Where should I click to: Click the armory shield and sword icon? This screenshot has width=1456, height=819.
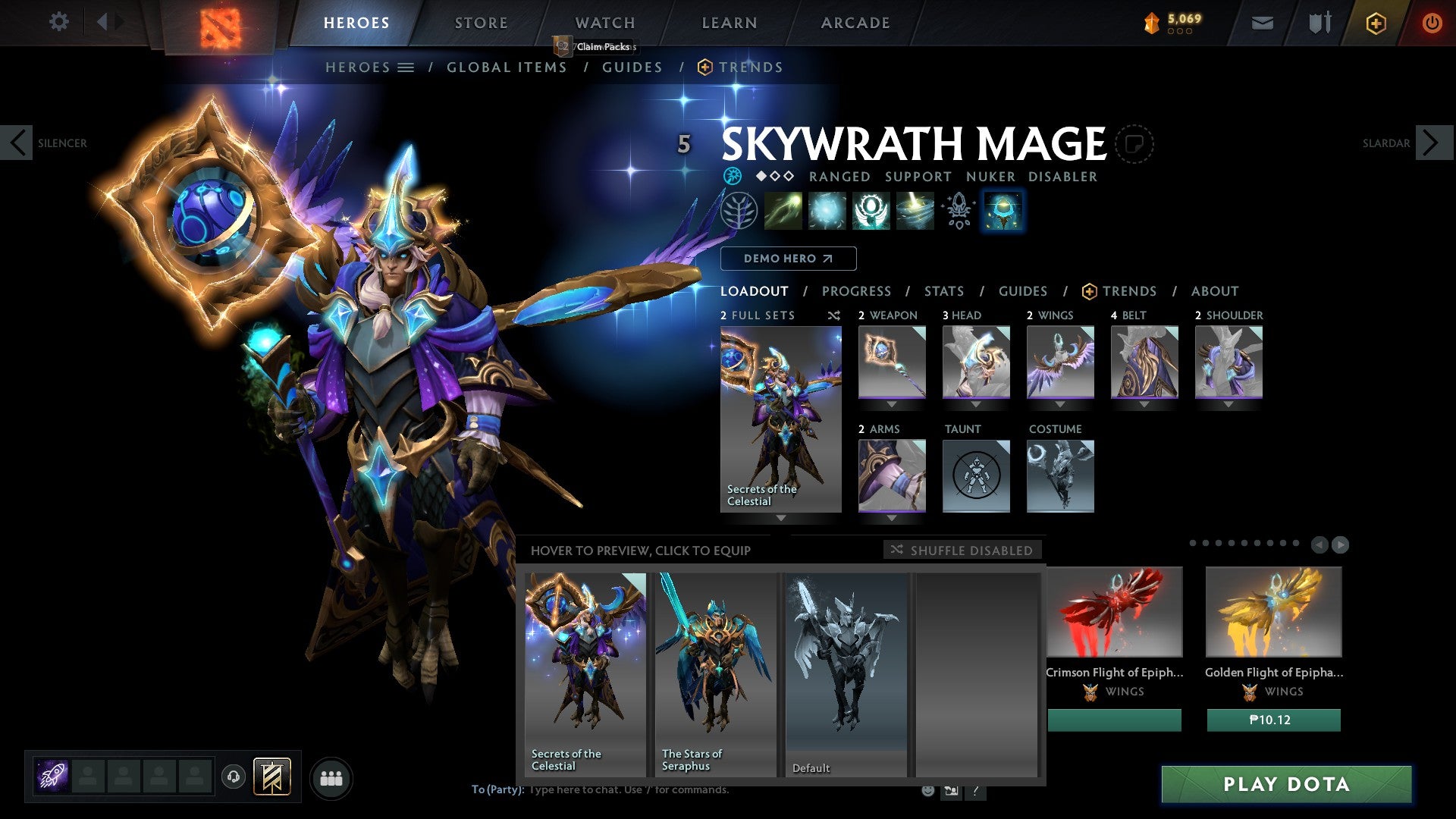point(1318,22)
